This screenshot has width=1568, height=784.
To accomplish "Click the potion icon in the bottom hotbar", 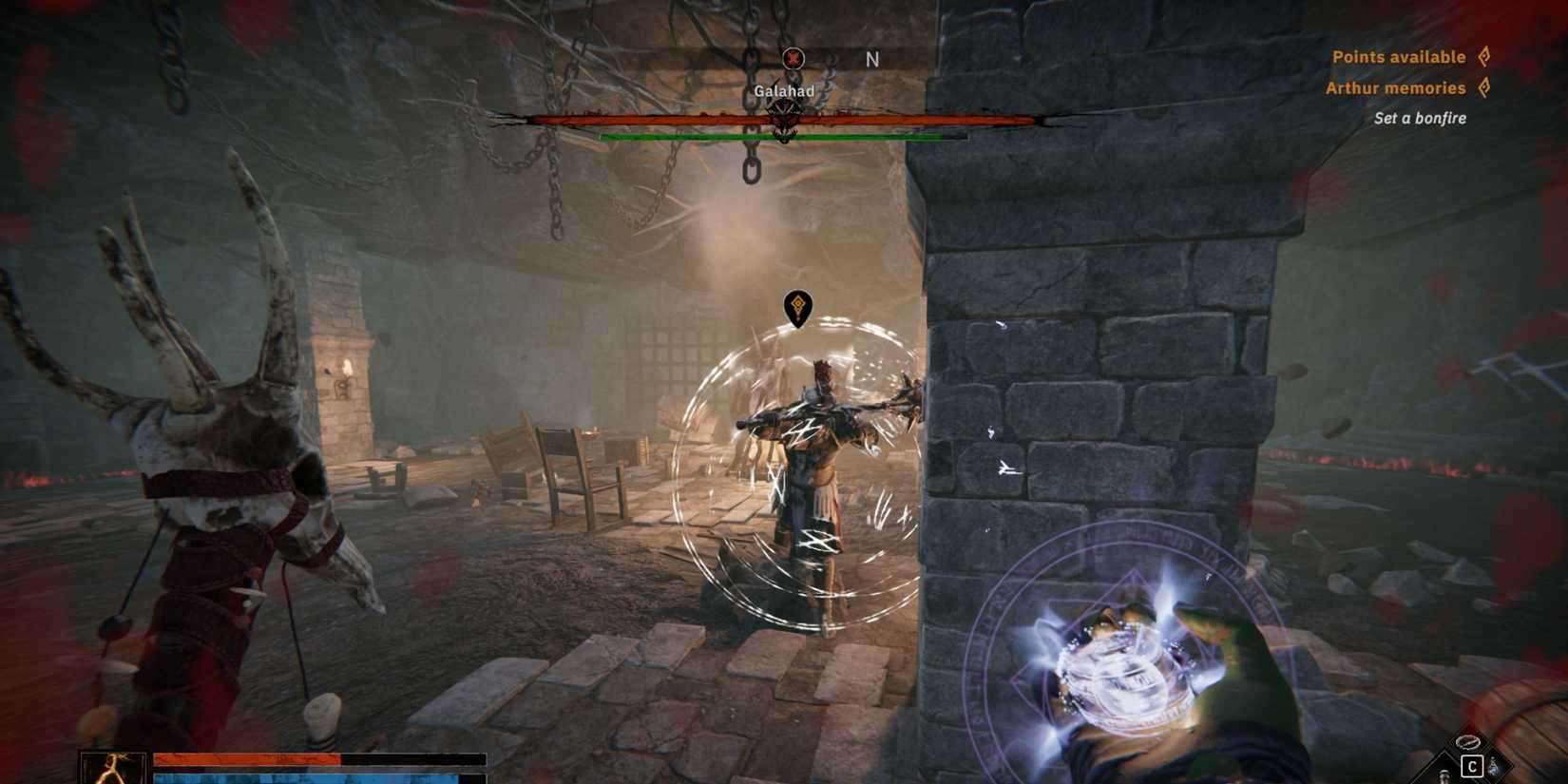I will [1443, 777].
